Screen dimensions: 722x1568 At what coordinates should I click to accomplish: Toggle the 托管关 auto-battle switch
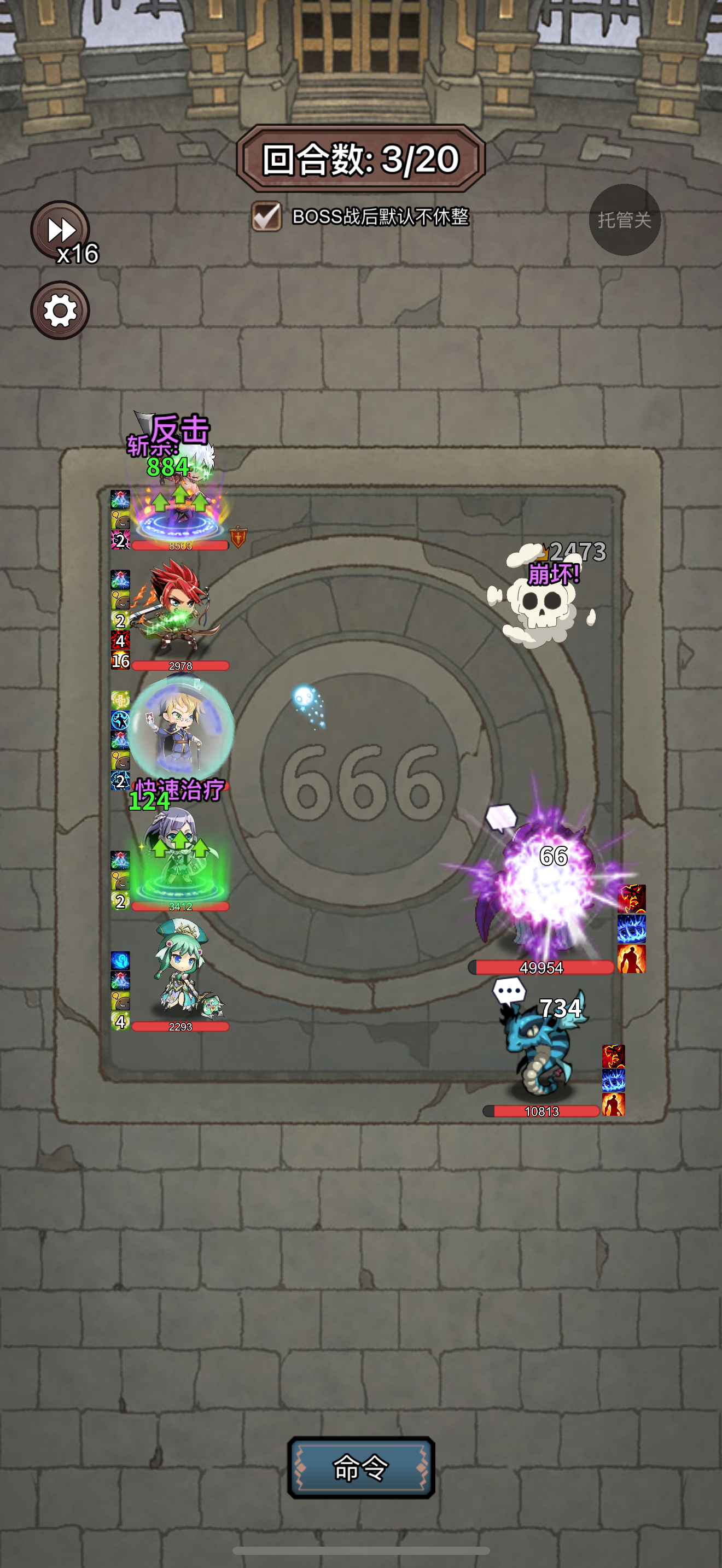click(625, 220)
